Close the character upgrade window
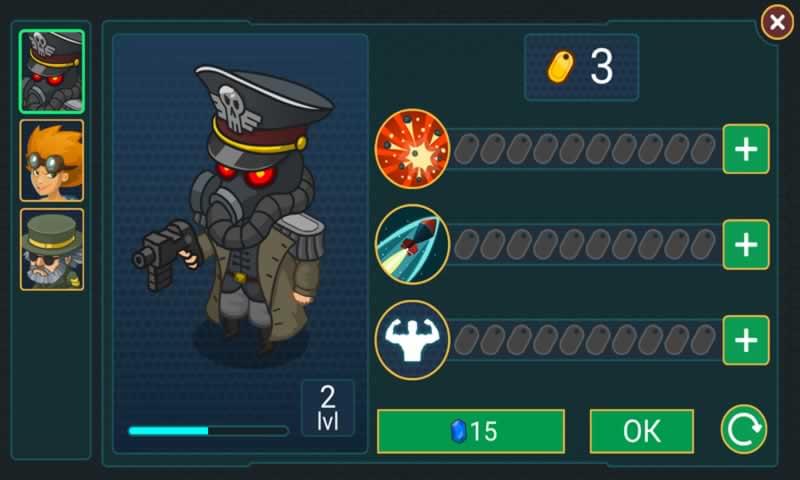 pyautogui.click(x=776, y=22)
